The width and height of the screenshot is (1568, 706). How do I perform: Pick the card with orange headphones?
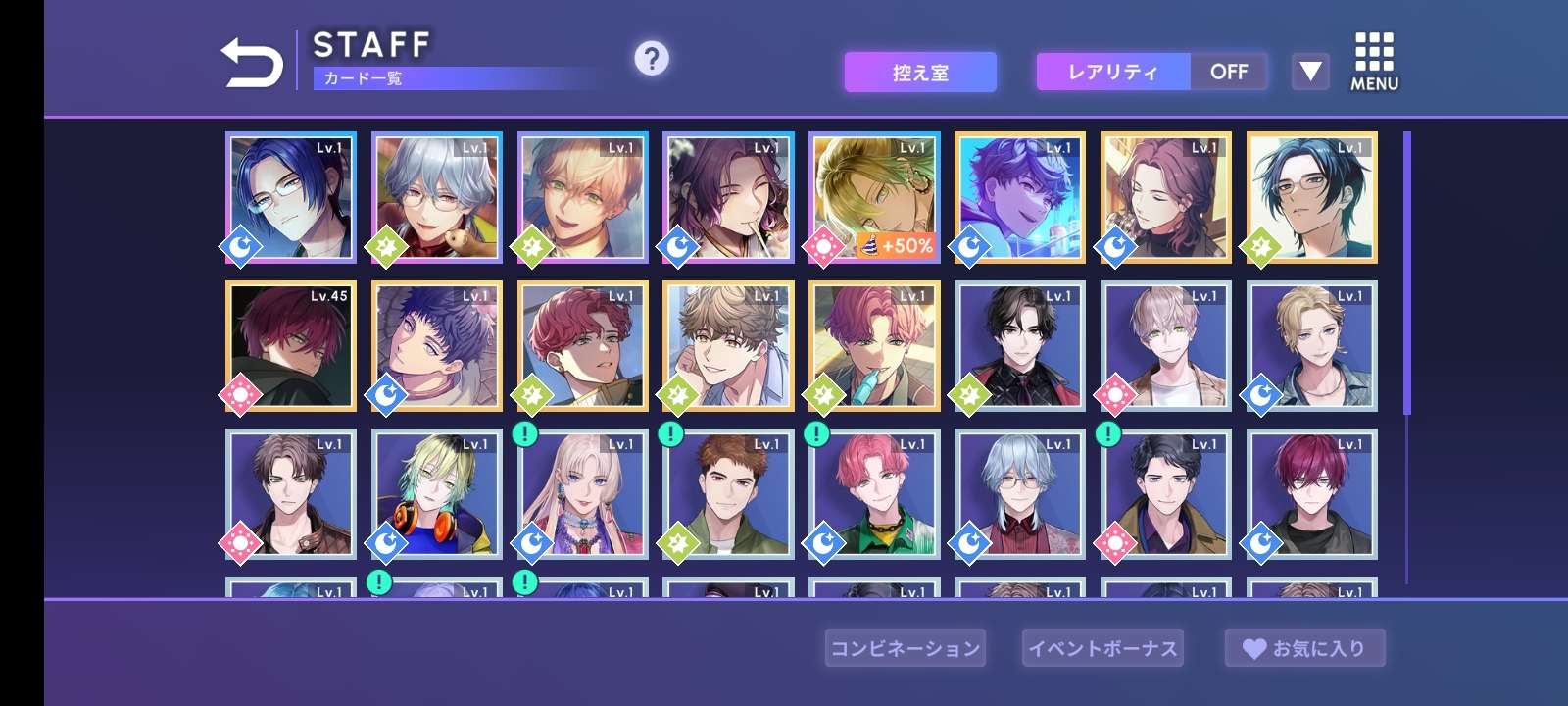(x=437, y=494)
